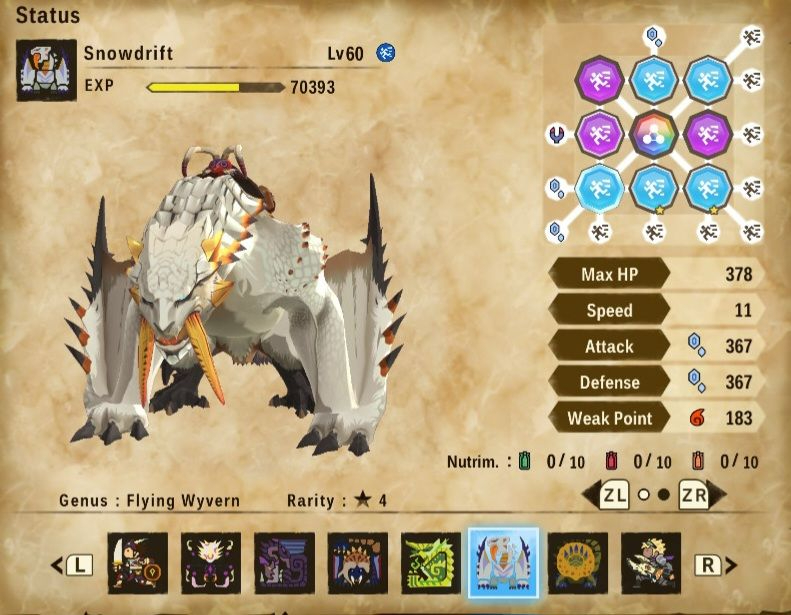Choose the orange and yellow monster icon
791x615 pixels.
(577, 563)
